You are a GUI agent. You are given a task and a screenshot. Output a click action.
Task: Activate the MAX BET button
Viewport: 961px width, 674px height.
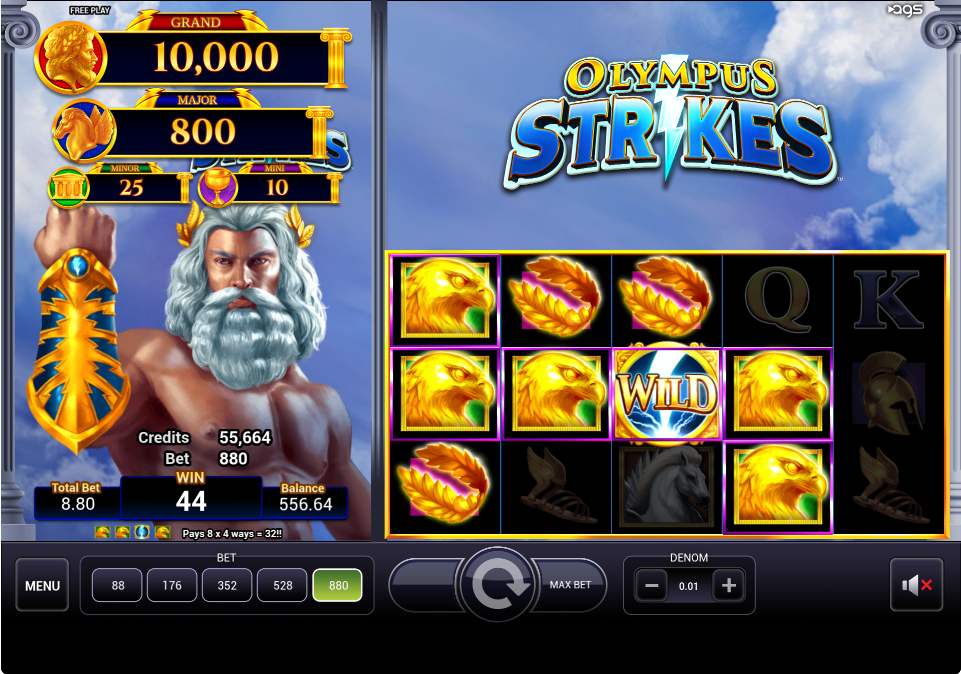(x=572, y=586)
